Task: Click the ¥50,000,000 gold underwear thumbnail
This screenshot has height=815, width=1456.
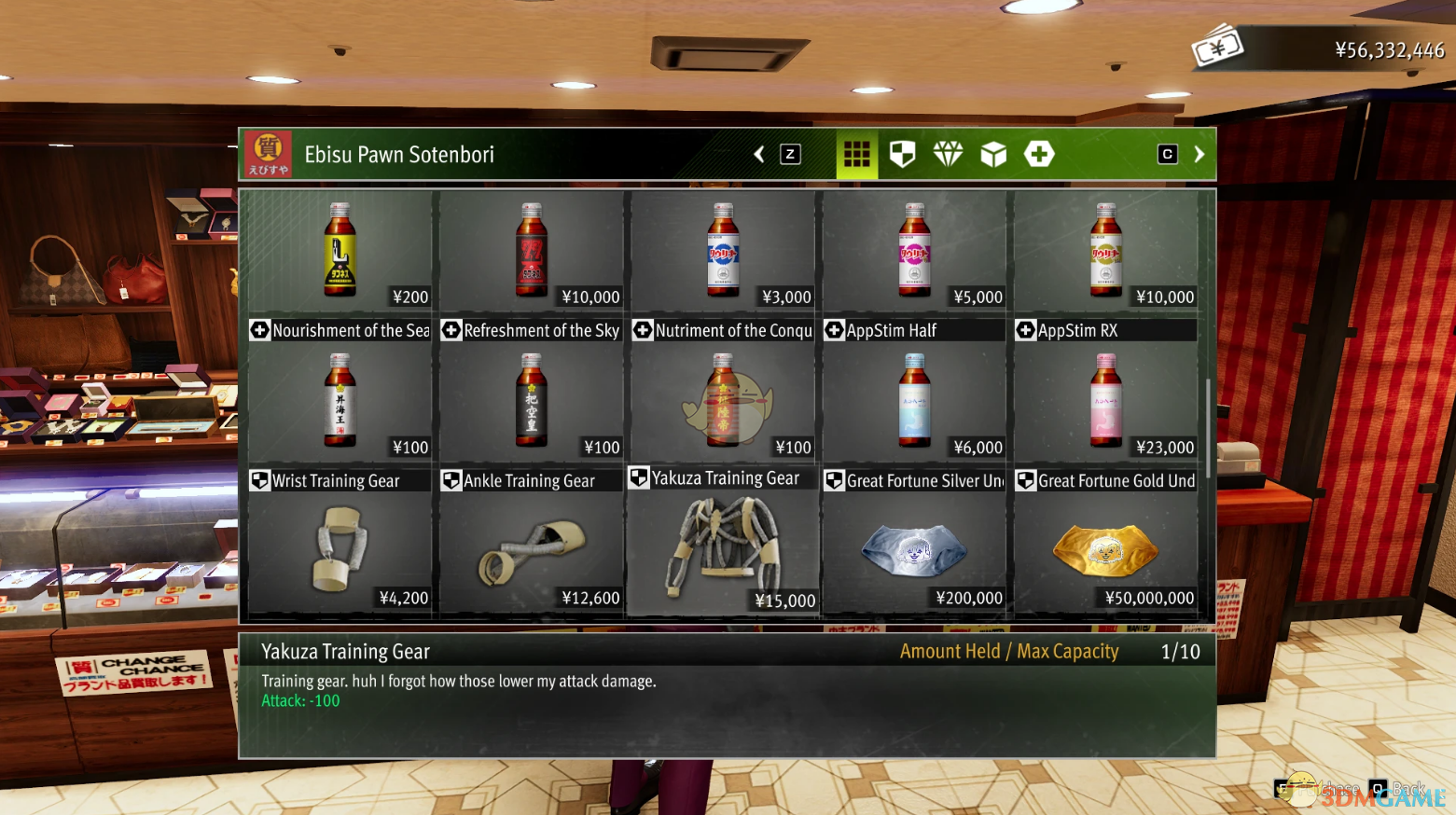Action: tap(1105, 550)
